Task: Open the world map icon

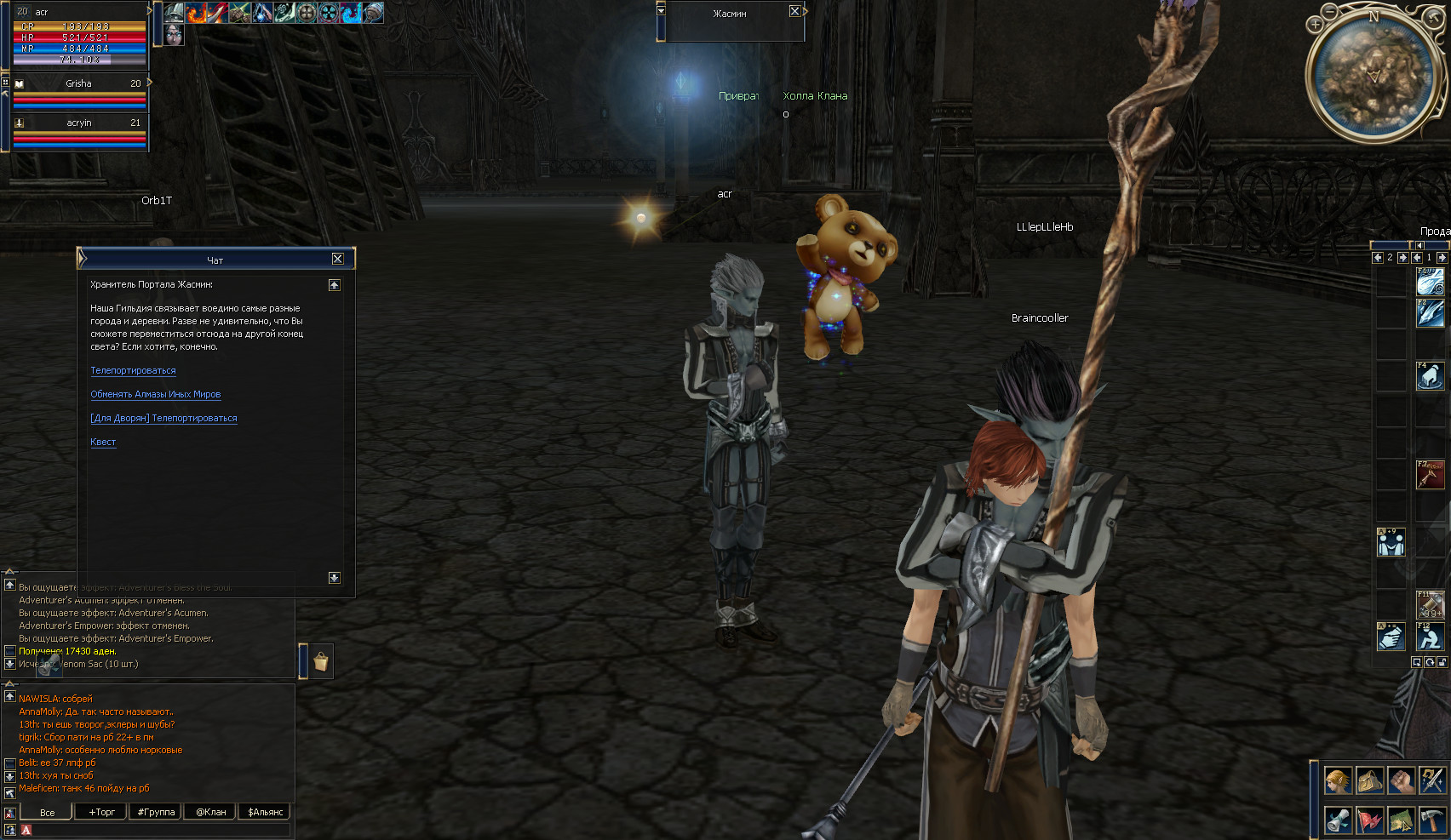Action: (x=1401, y=820)
